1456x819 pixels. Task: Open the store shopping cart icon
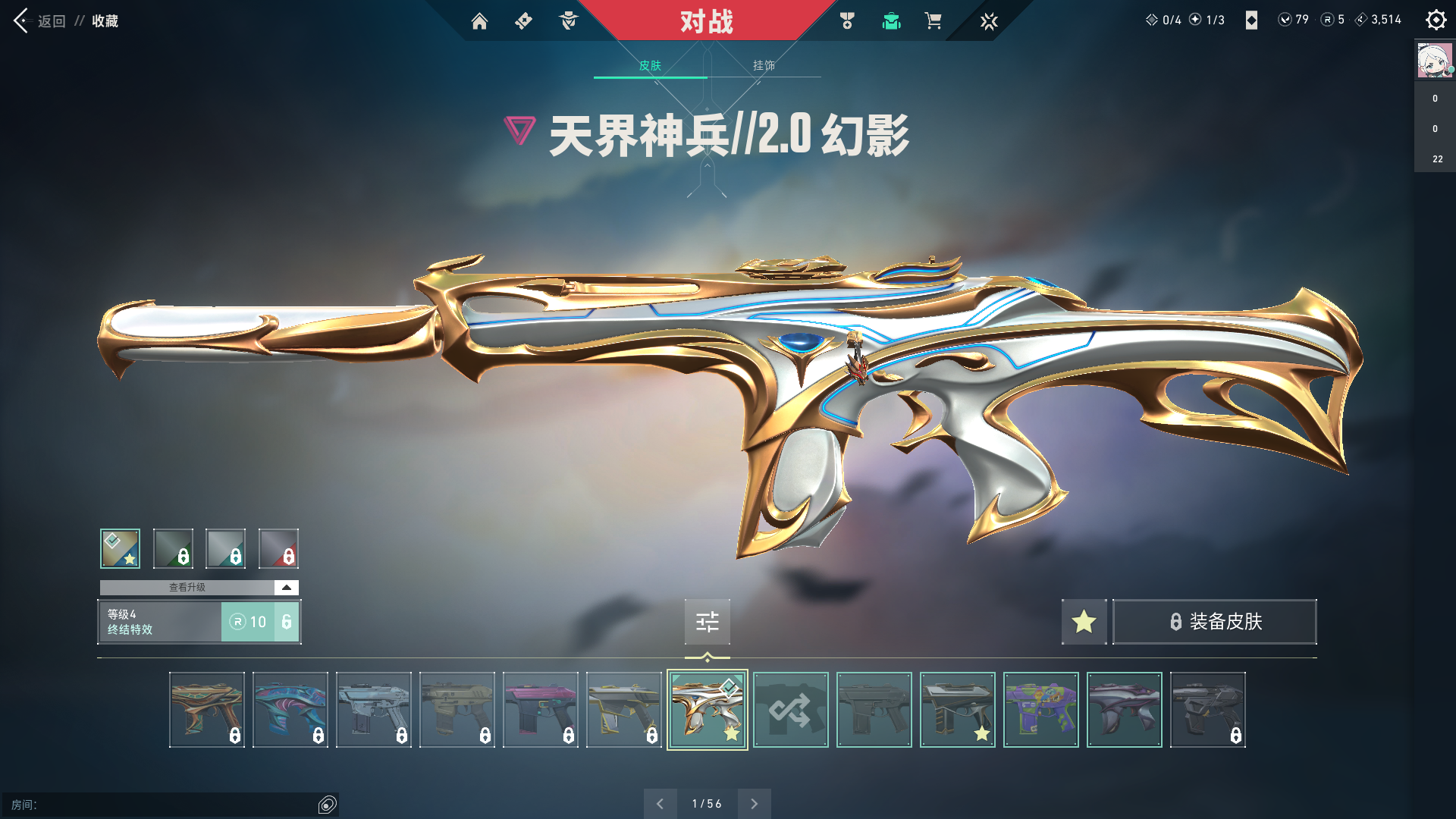point(934,22)
